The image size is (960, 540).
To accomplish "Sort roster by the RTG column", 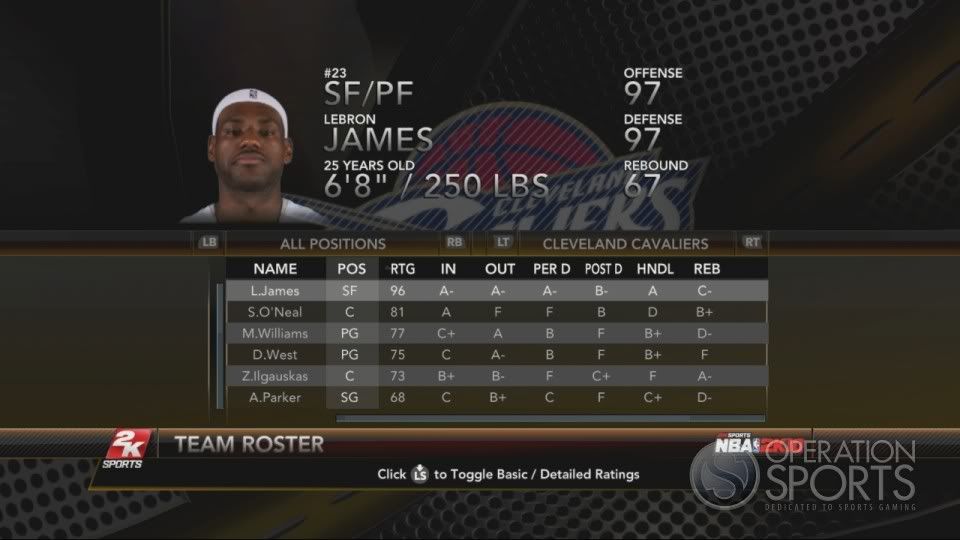I will 403,269.
